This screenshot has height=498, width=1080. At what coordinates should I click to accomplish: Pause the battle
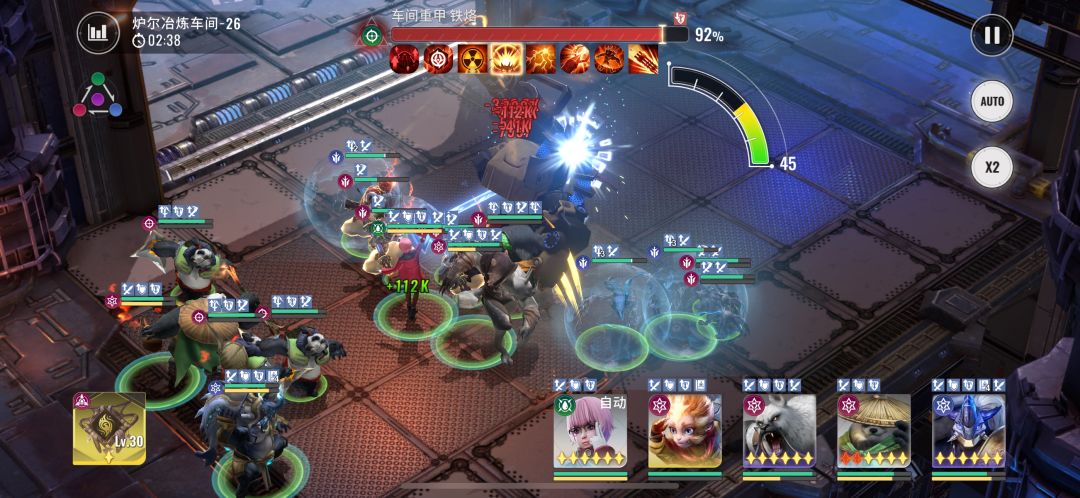pos(991,36)
